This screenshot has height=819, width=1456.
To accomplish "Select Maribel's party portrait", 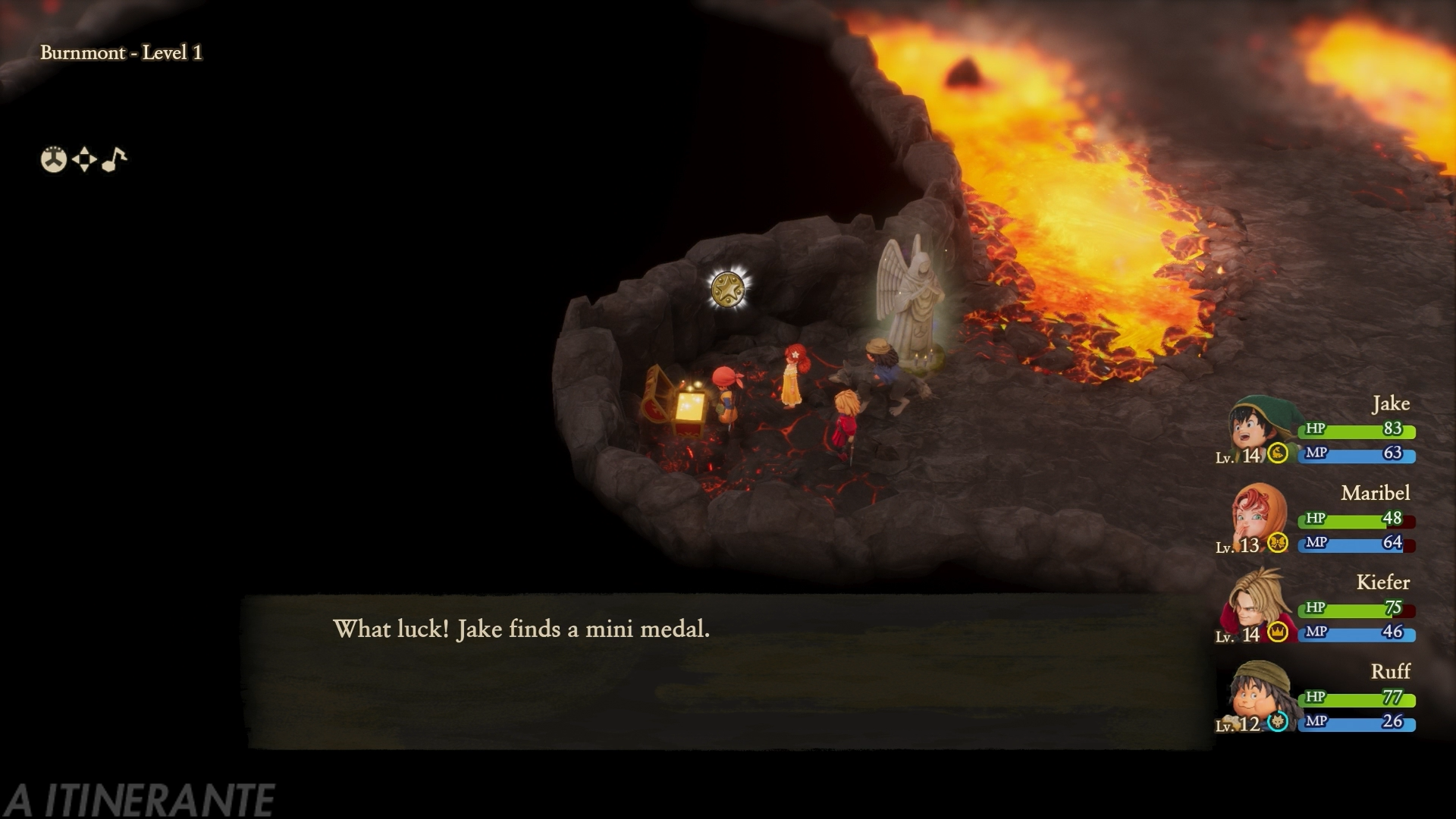I will 1257,514.
